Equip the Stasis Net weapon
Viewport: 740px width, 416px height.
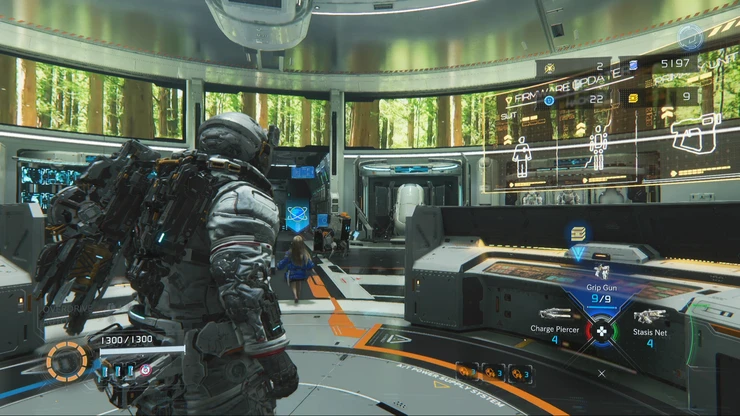(x=649, y=321)
